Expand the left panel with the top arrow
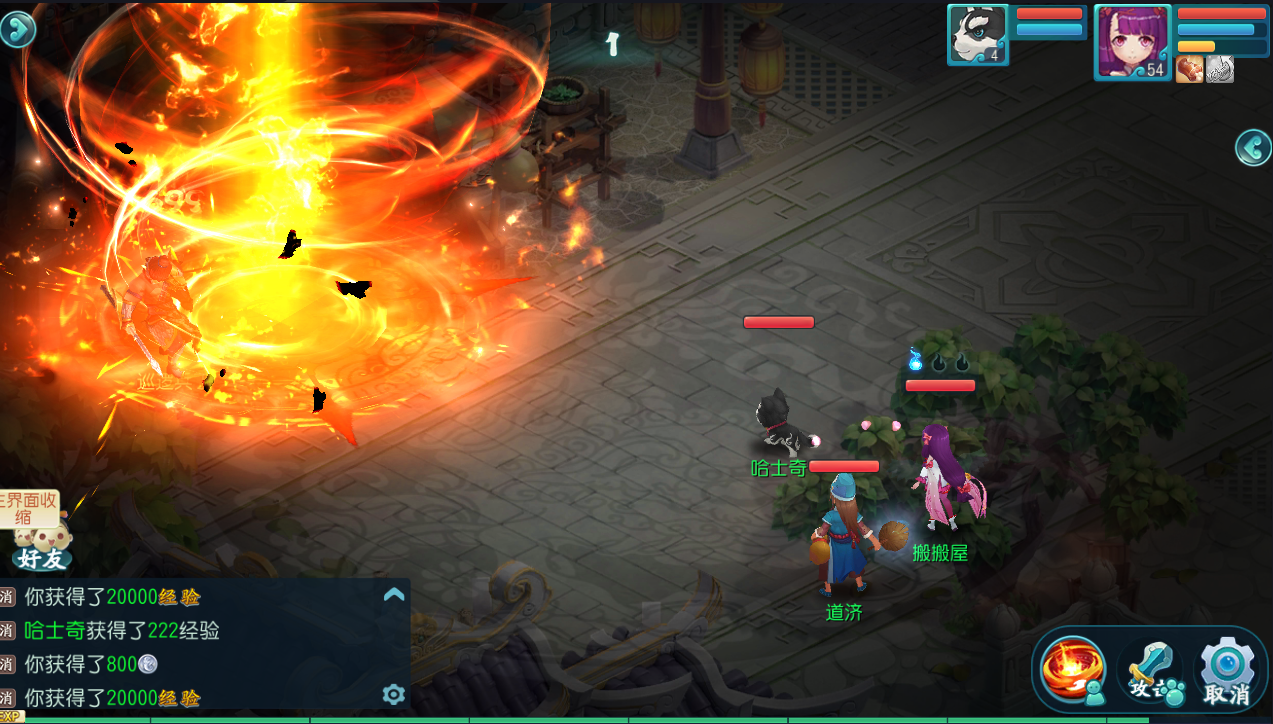The height and width of the screenshot is (724, 1273). click(x=17, y=29)
